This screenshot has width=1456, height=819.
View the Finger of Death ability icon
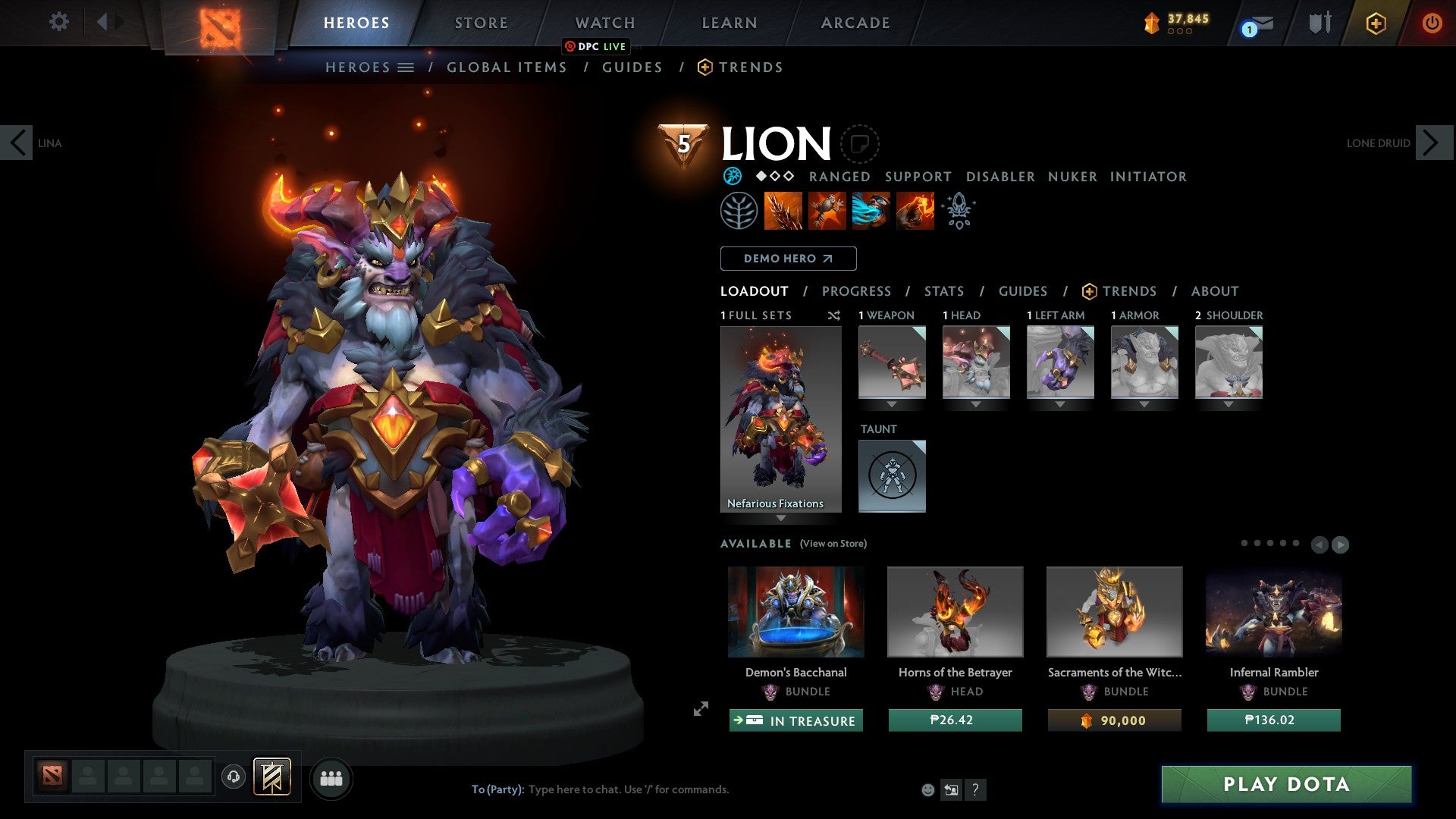coord(914,210)
